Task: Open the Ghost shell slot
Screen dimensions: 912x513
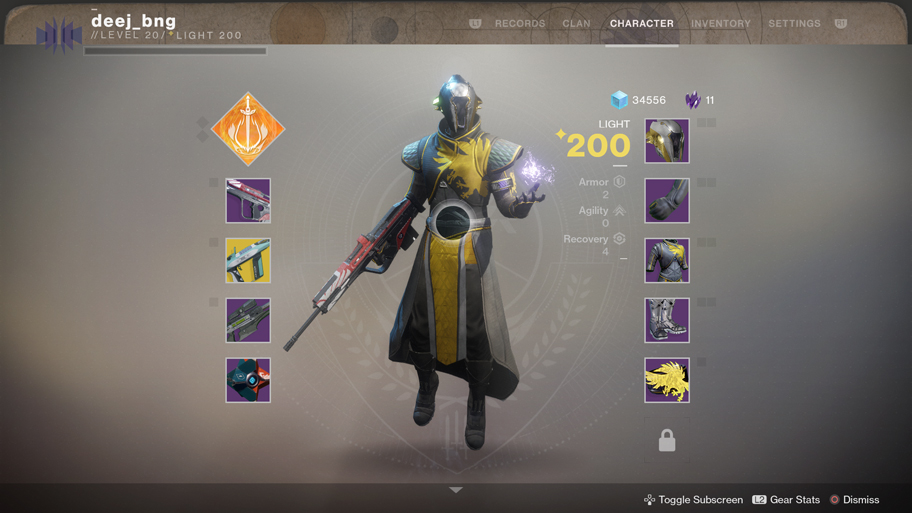Action: [x=248, y=381]
